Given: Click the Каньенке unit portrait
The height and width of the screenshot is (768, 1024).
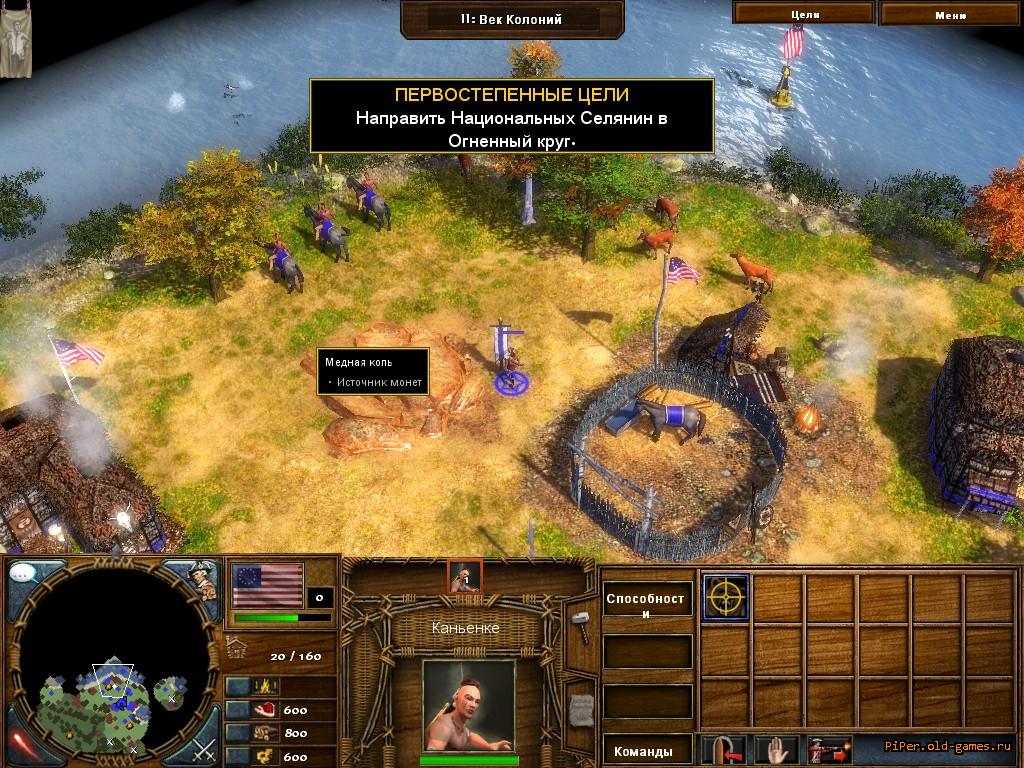Looking at the screenshot, I should click(468, 706).
